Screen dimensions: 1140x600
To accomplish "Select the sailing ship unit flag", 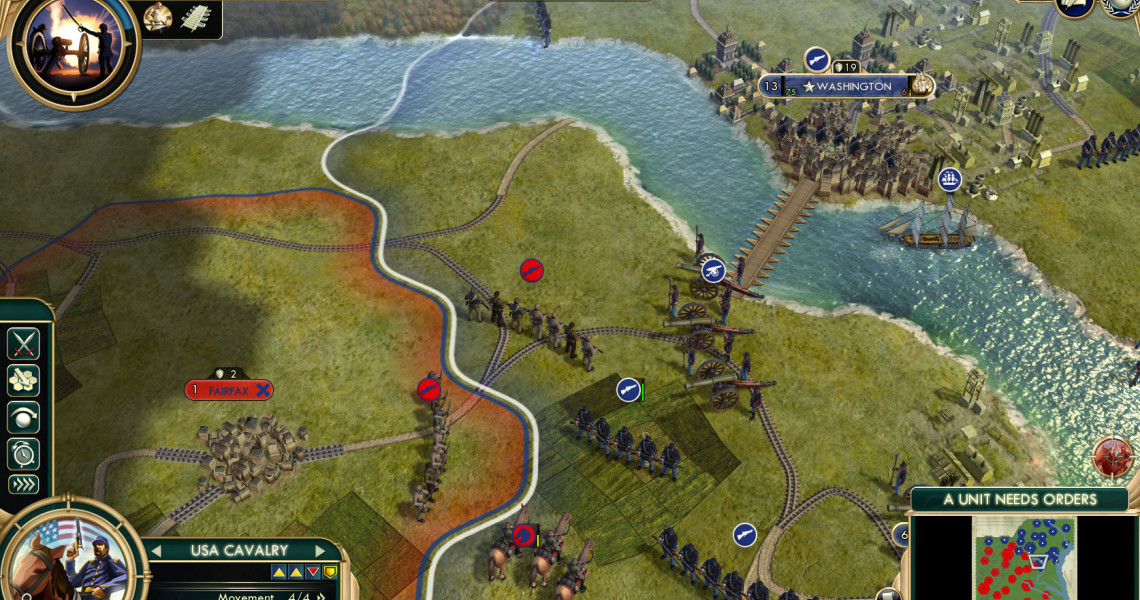I will (x=950, y=180).
